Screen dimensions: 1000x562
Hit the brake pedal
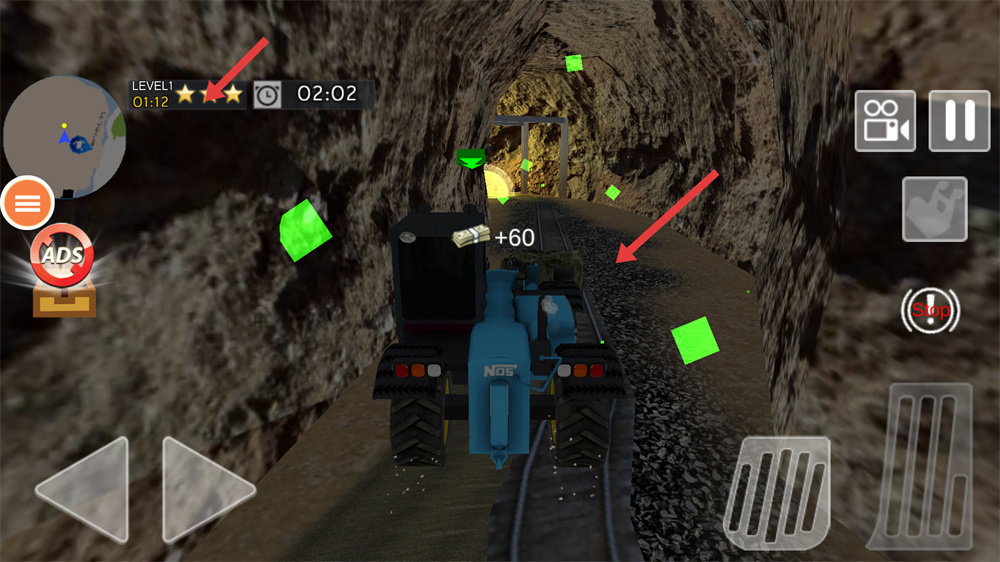pyautogui.click(x=777, y=491)
